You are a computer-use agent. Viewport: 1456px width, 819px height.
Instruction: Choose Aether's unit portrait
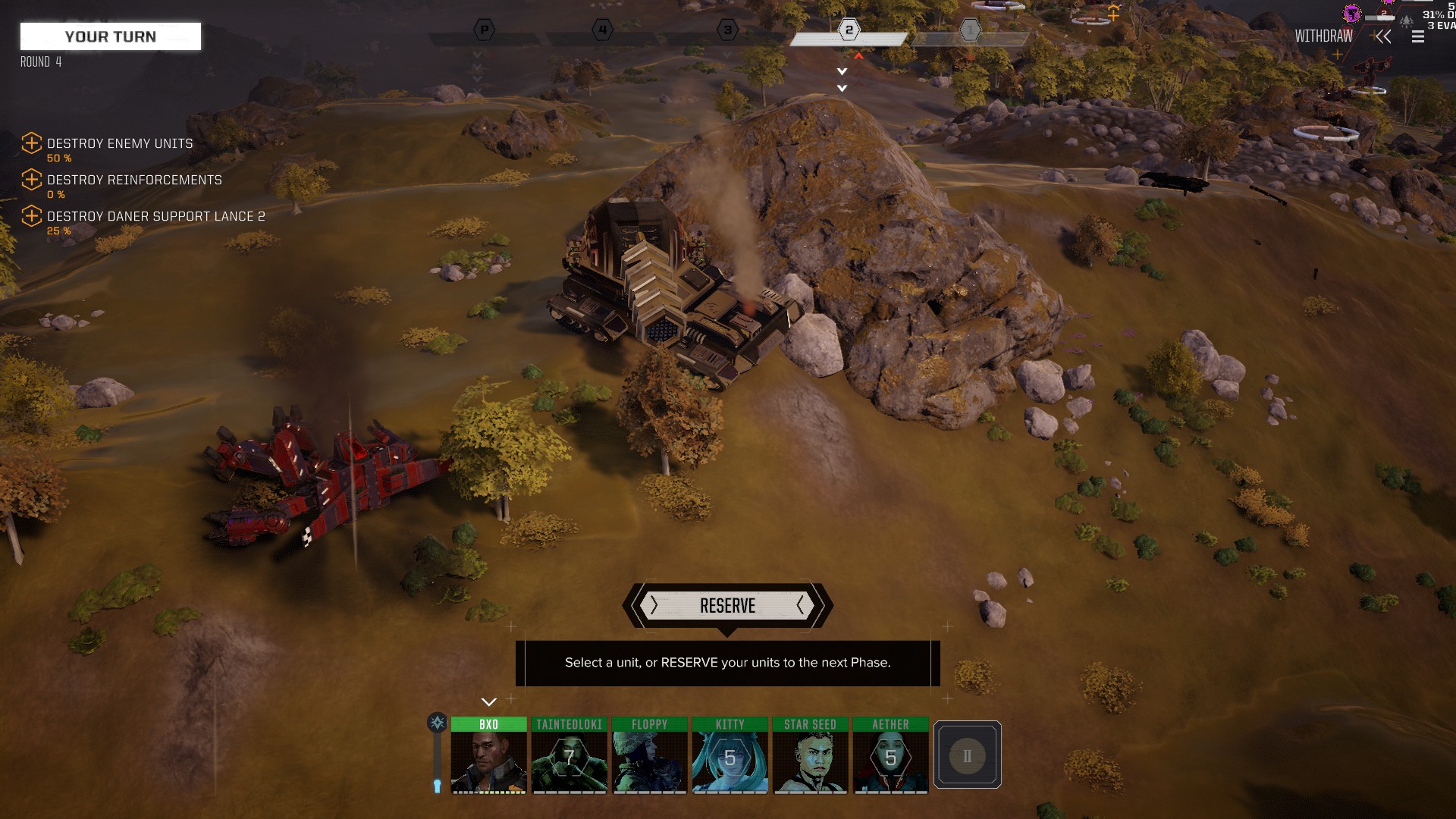(890, 756)
